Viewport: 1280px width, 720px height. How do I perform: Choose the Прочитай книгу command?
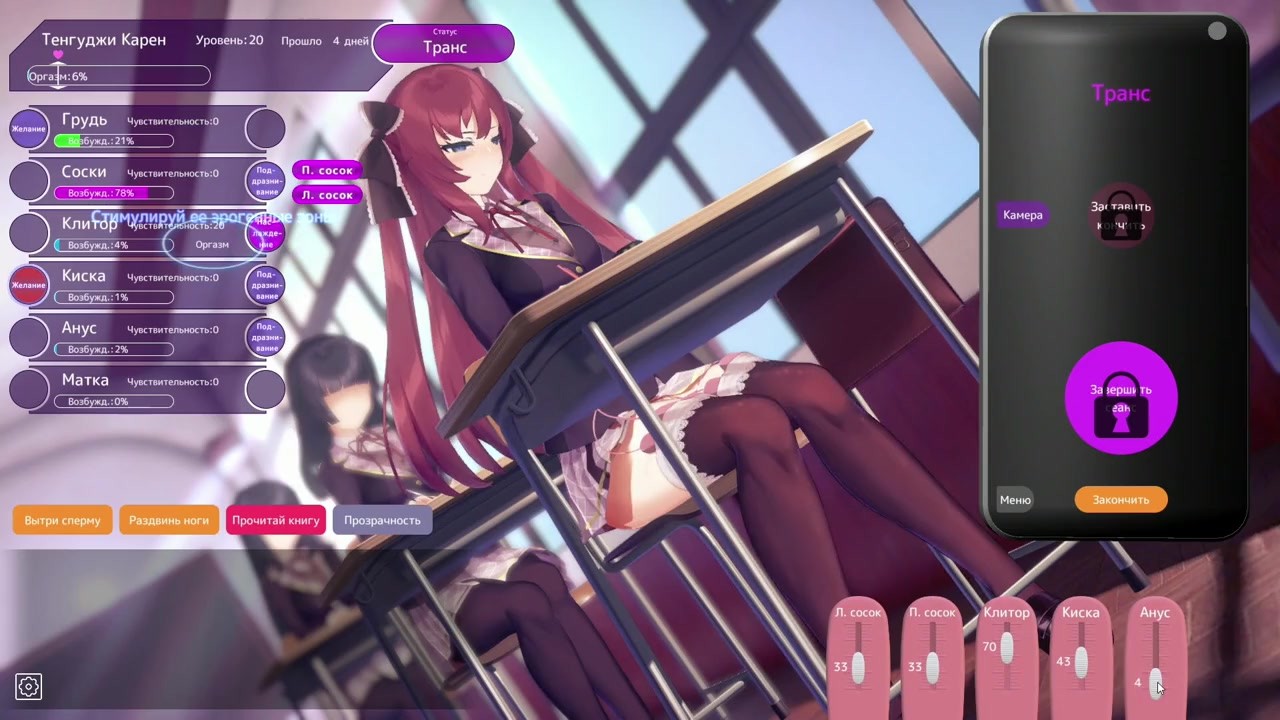tap(276, 520)
